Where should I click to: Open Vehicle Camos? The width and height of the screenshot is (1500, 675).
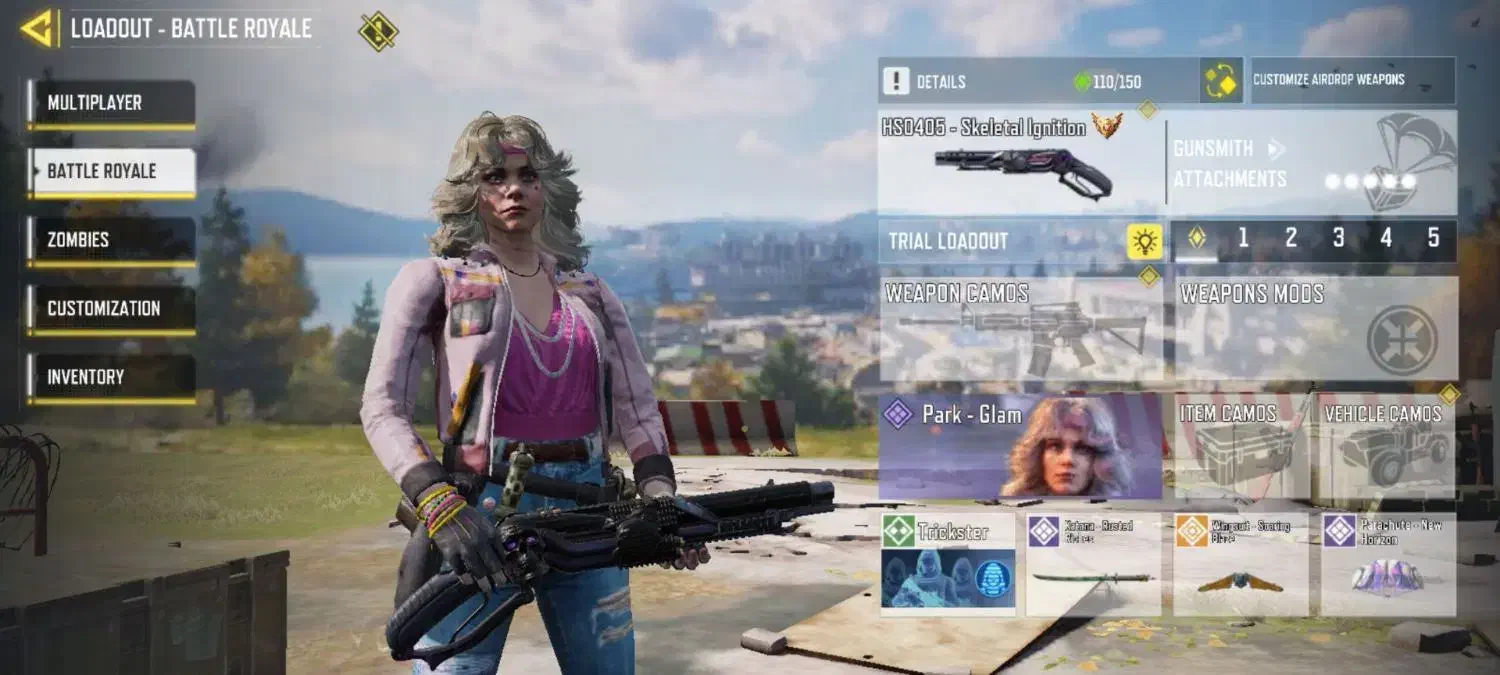click(x=1384, y=447)
